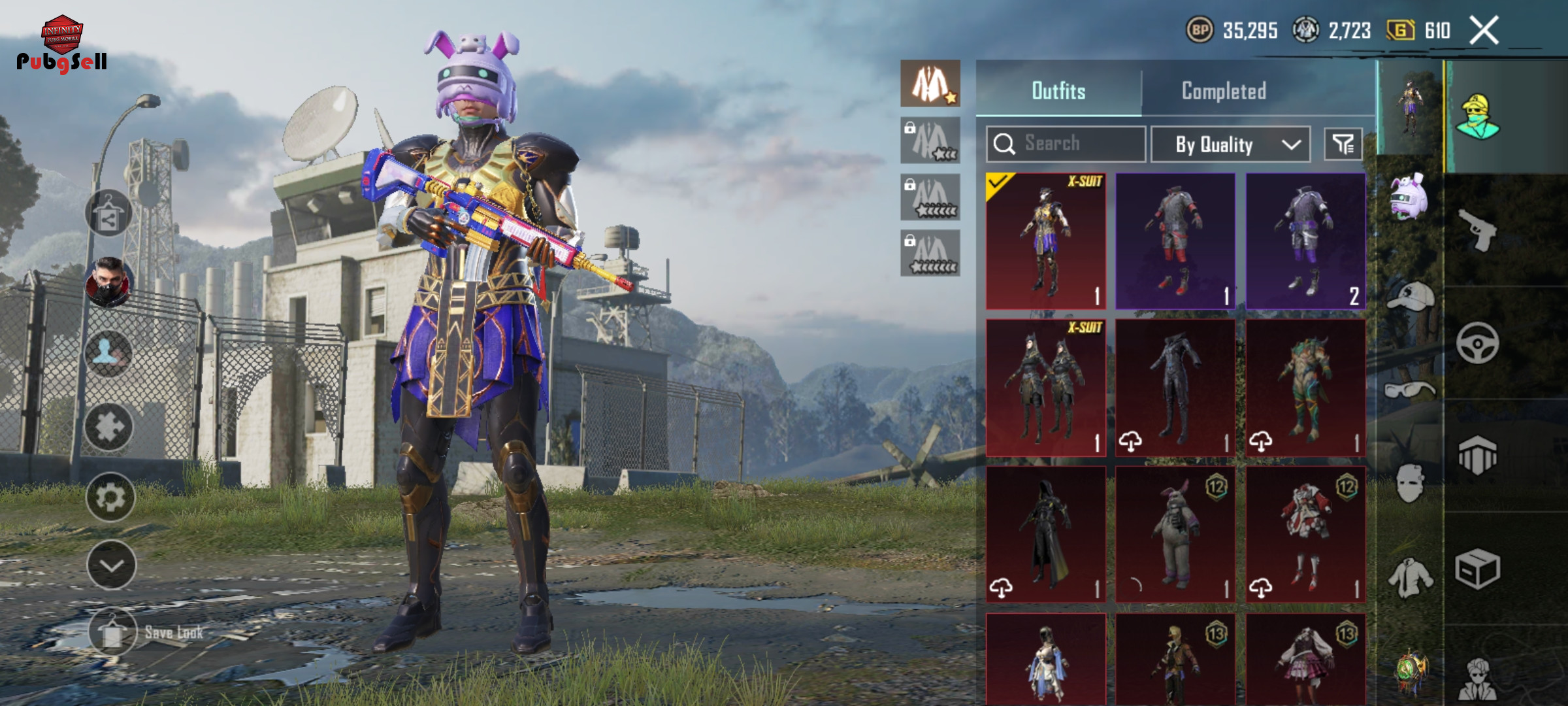The width and height of the screenshot is (1568, 706).
Task: Click the masked character avatar portrait
Action: [x=108, y=283]
